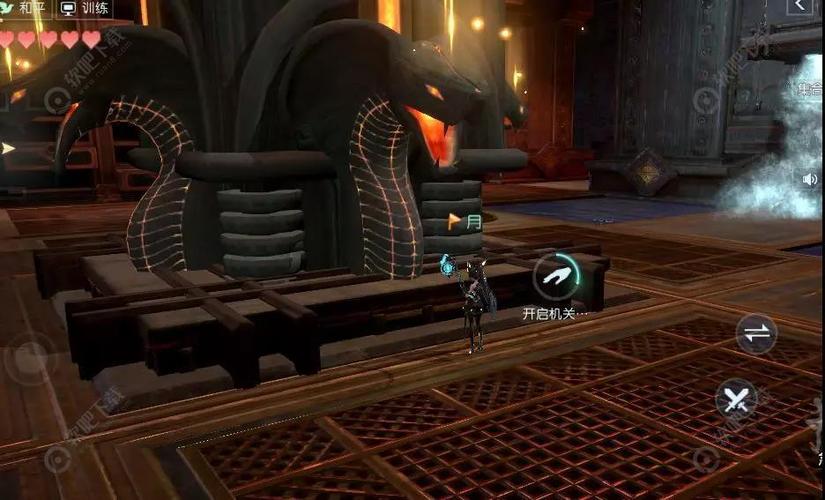825x500 pixels.
Task: Tap the swap arrows button
Action: pyautogui.click(x=756, y=334)
